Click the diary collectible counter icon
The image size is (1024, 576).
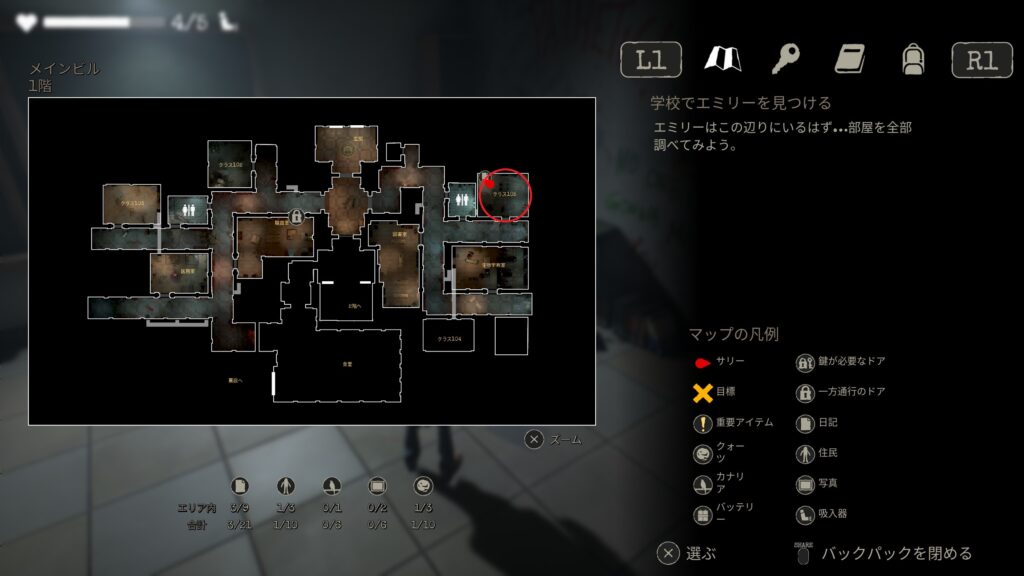240,486
